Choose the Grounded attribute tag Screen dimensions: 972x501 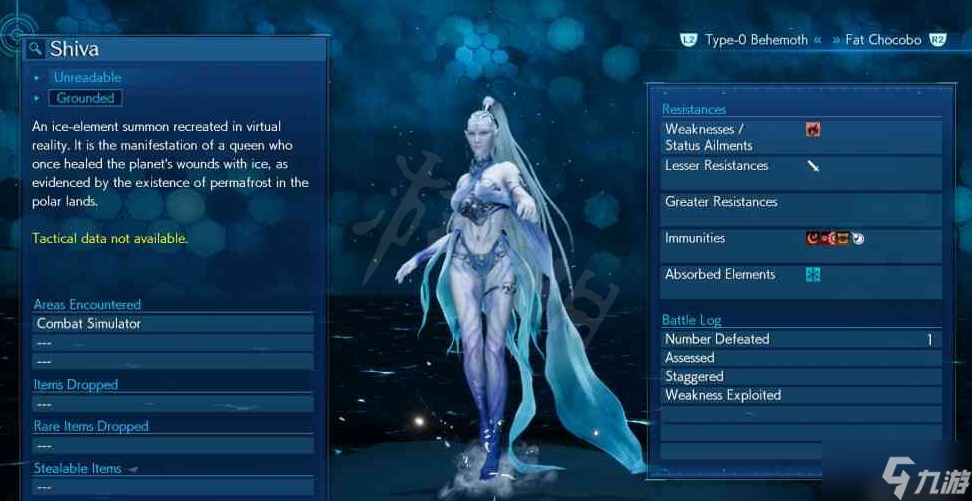click(85, 98)
